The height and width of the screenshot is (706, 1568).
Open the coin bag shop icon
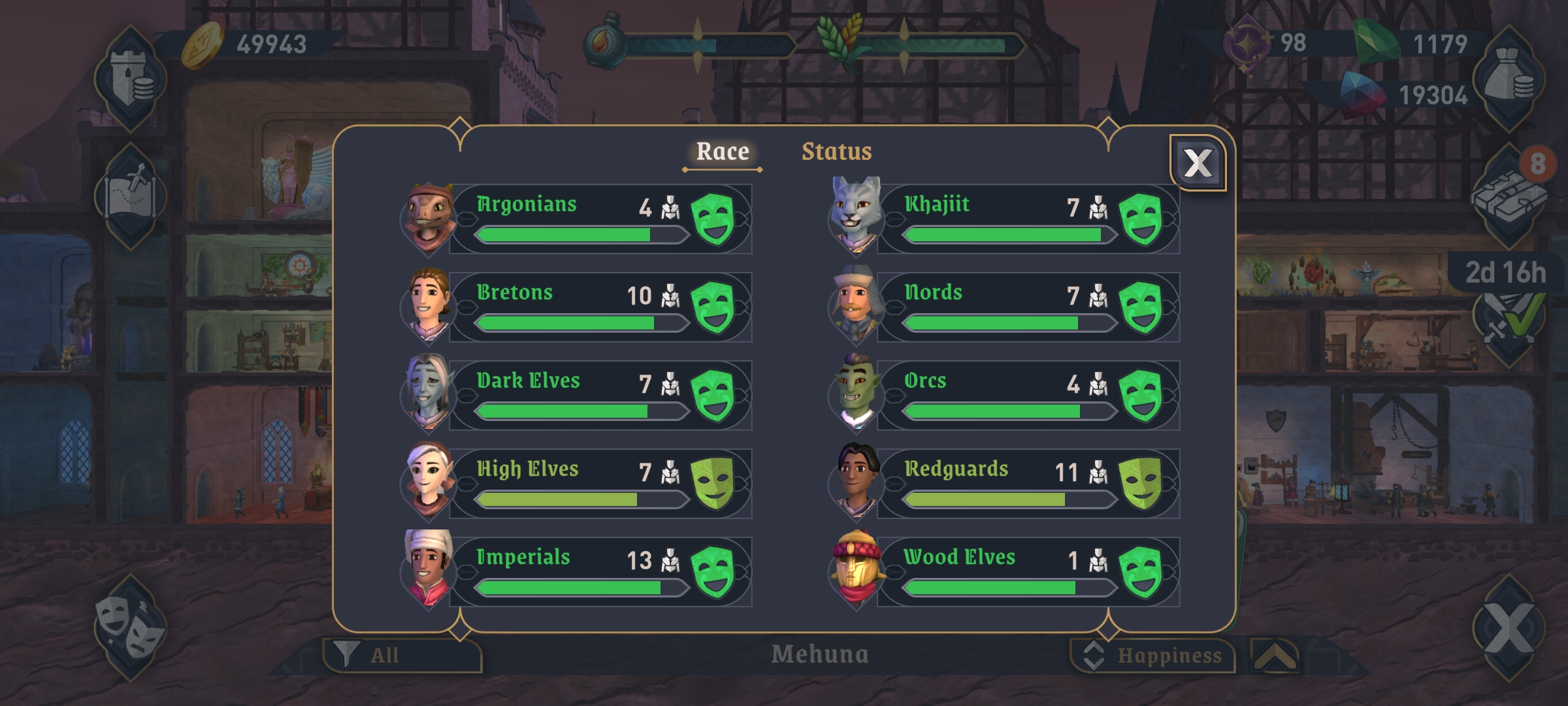1509,80
